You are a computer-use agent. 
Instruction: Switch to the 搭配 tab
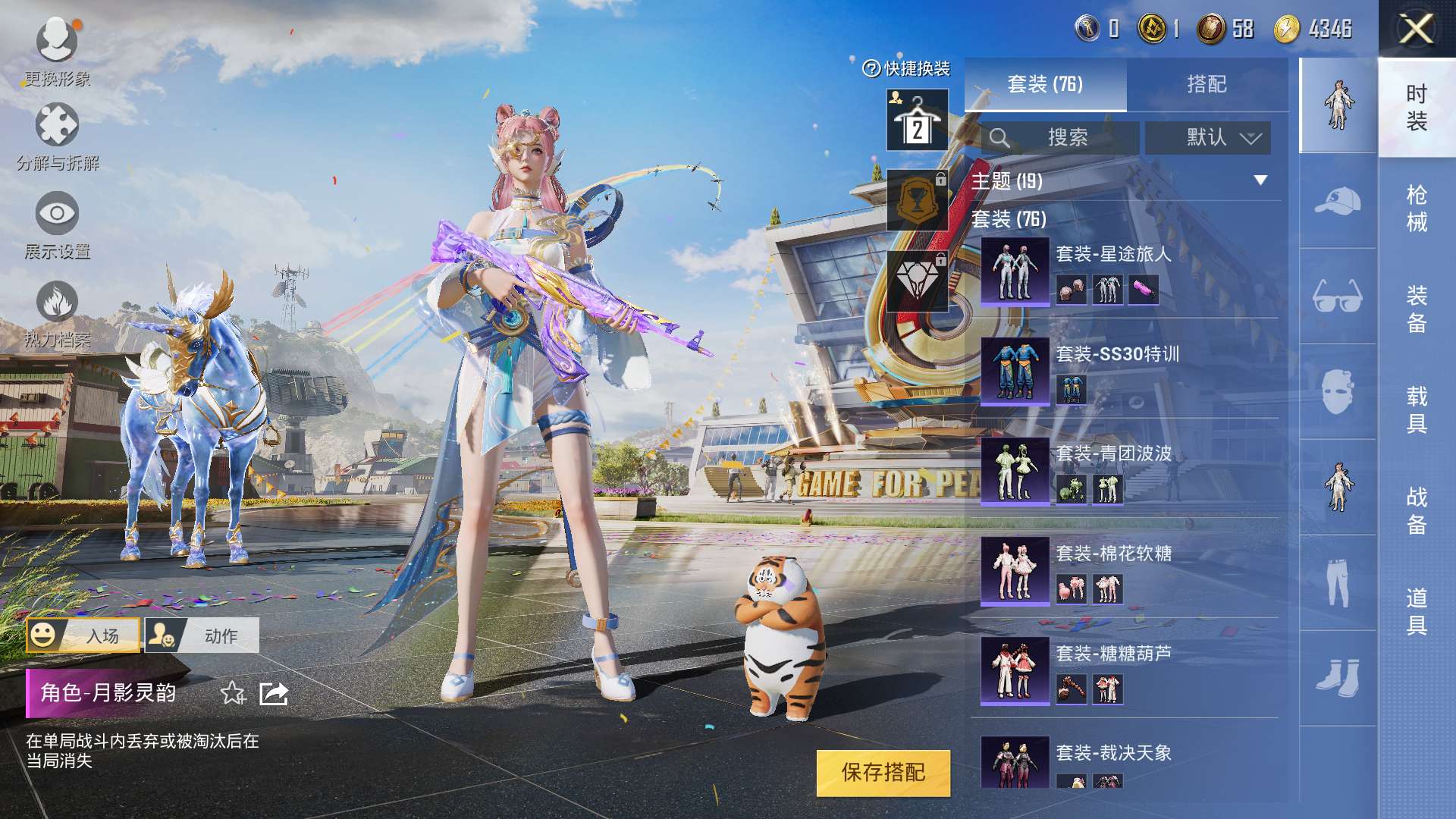click(x=1207, y=84)
